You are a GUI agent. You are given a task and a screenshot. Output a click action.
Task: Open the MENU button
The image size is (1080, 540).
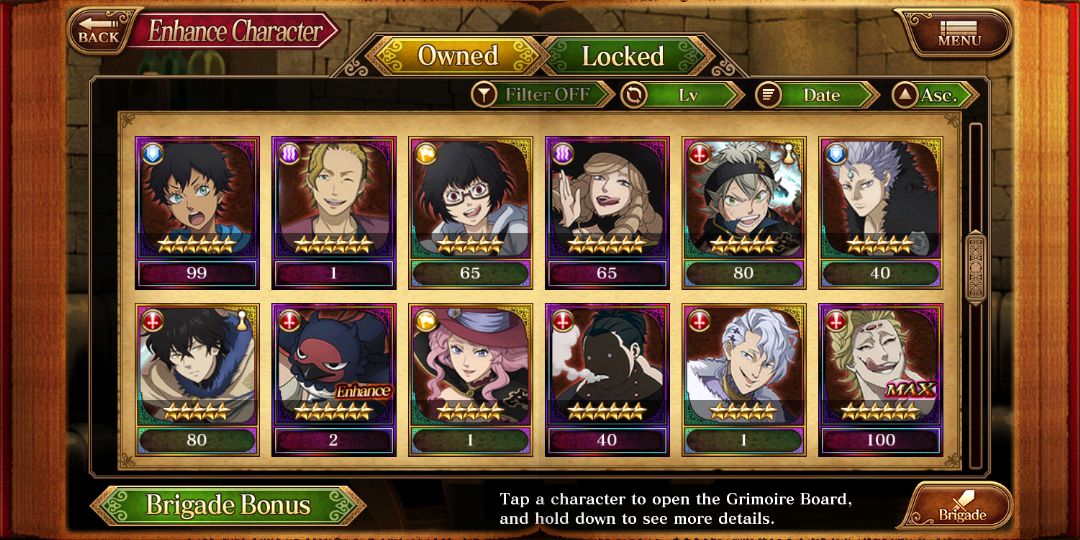957,32
